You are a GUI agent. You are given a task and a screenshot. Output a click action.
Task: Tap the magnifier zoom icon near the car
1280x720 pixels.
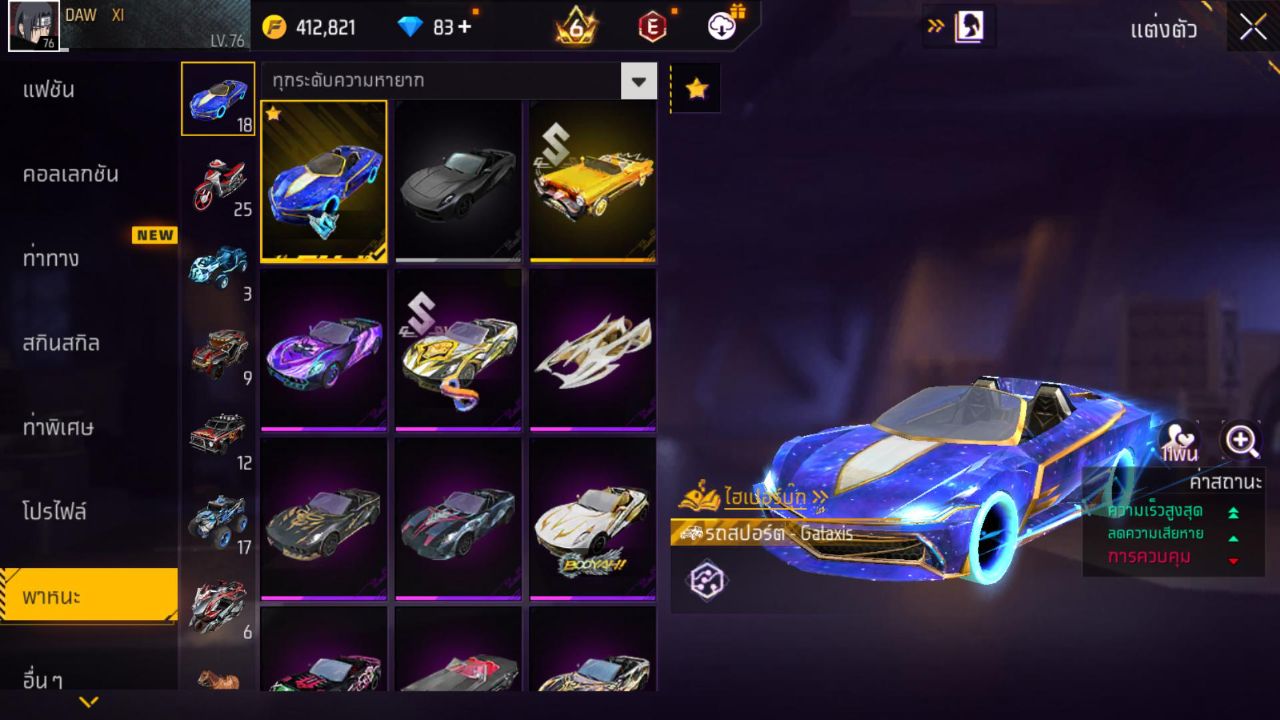tap(1240, 440)
